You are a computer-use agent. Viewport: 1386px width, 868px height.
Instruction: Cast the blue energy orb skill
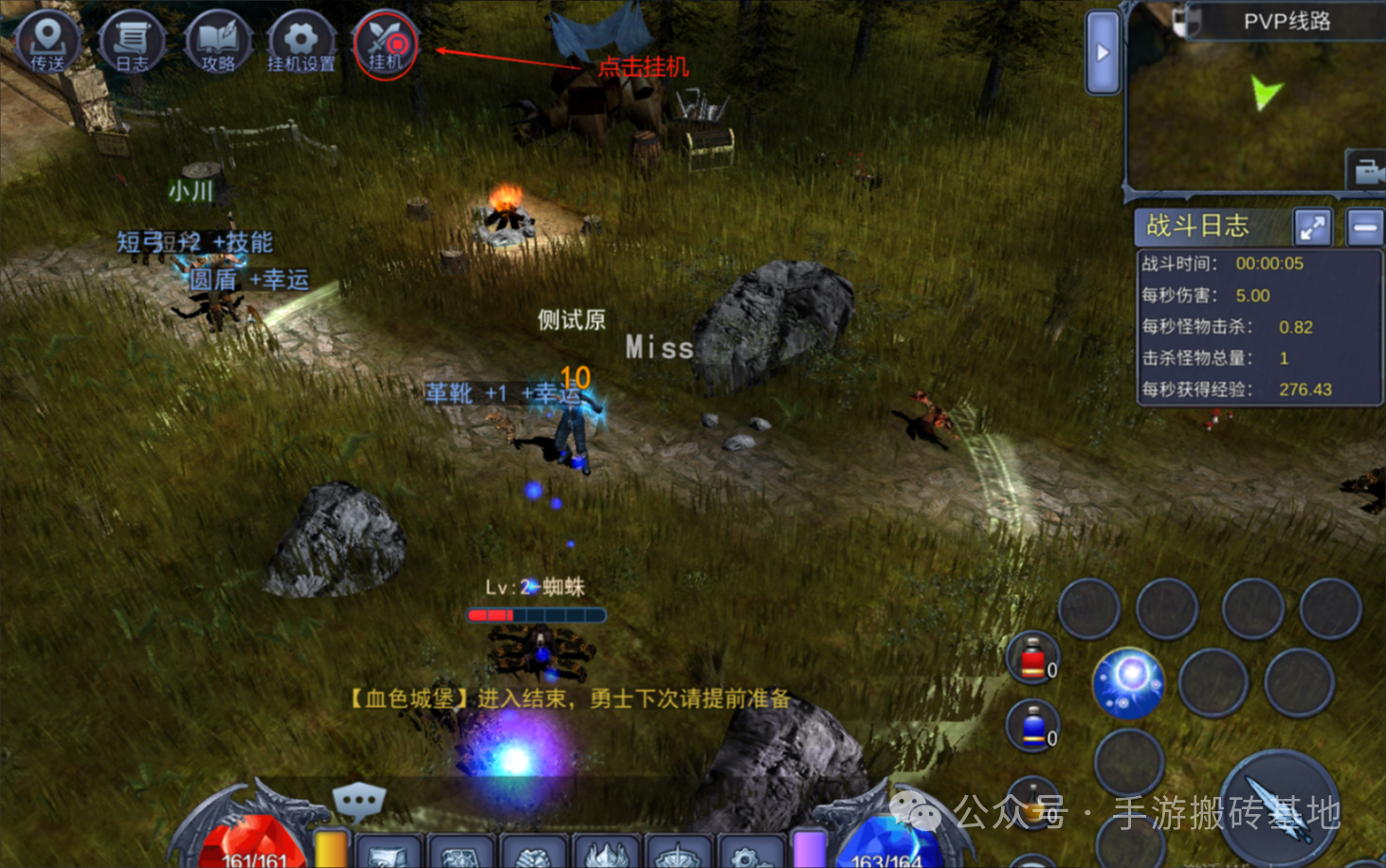pyautogui.click(x=1128, y=682)
